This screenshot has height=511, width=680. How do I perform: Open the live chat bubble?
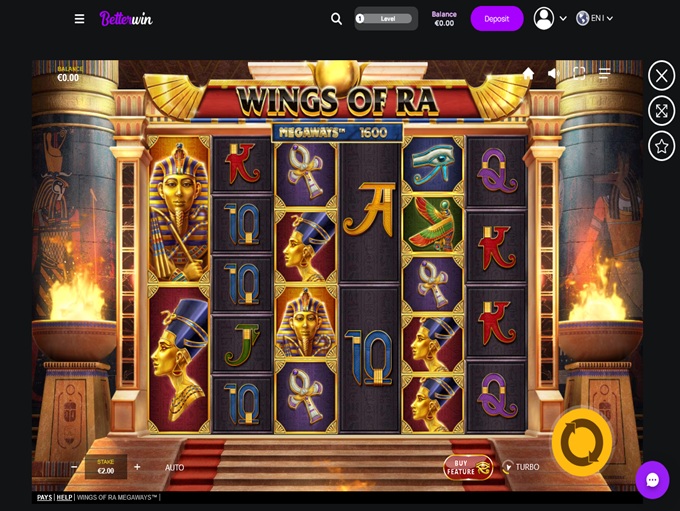(652, 480)
